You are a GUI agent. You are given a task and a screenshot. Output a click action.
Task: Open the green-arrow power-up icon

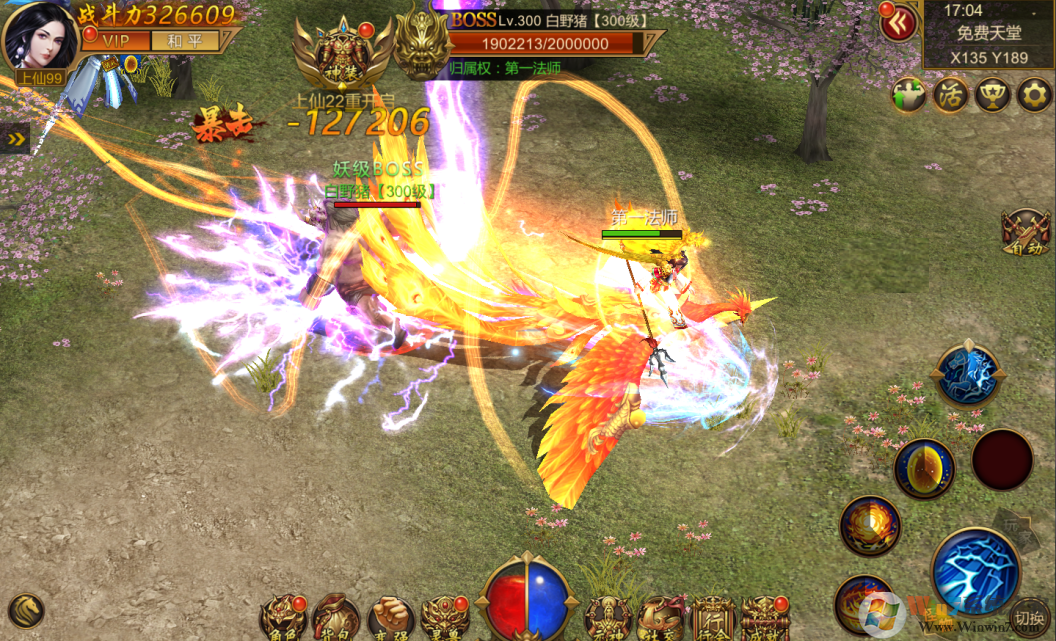pyautogui.click(x=908, y=95)
